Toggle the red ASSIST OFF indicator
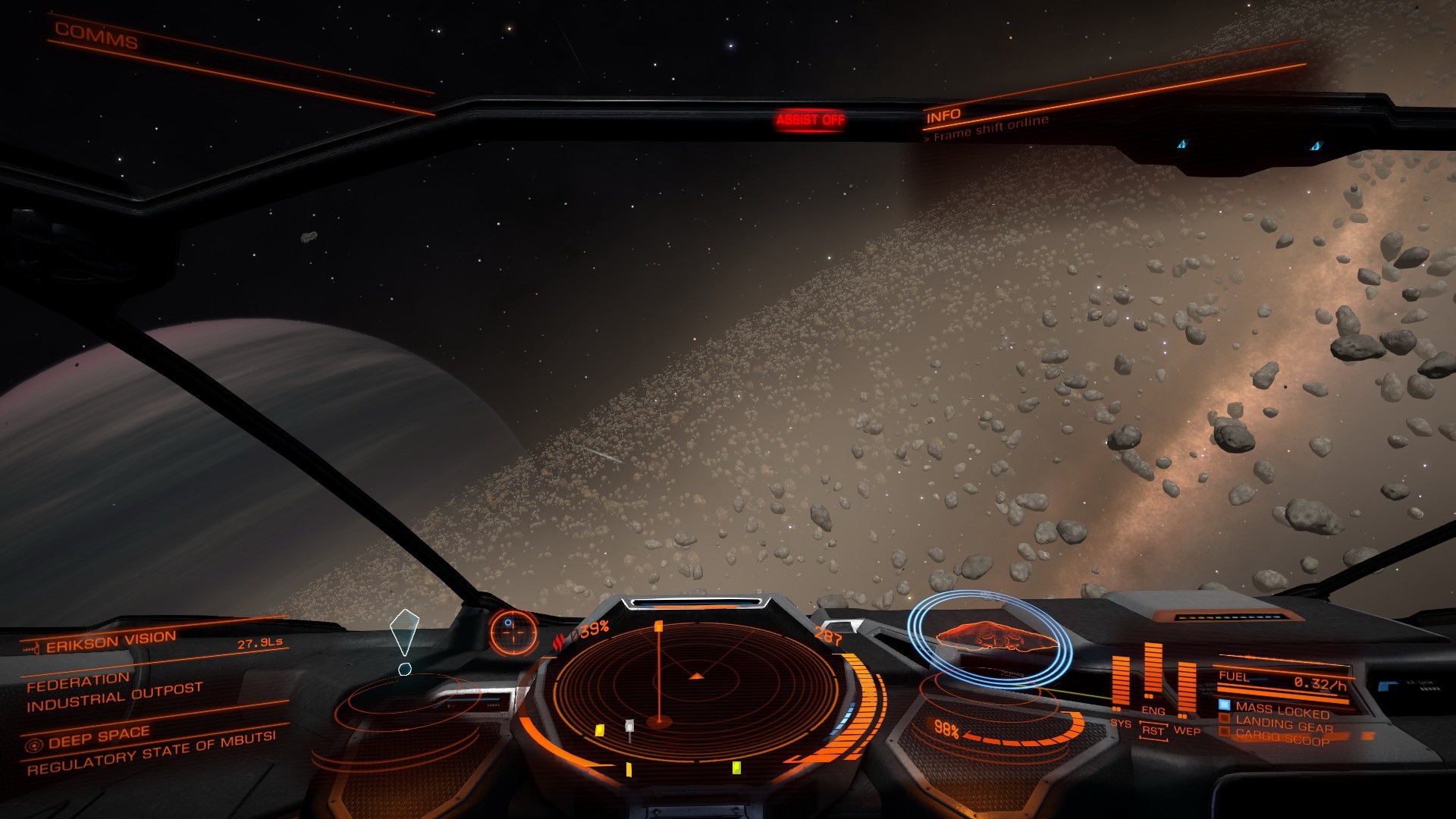Image resolution: width=1456 pixels, height=819 pixels. click(810, 120)
